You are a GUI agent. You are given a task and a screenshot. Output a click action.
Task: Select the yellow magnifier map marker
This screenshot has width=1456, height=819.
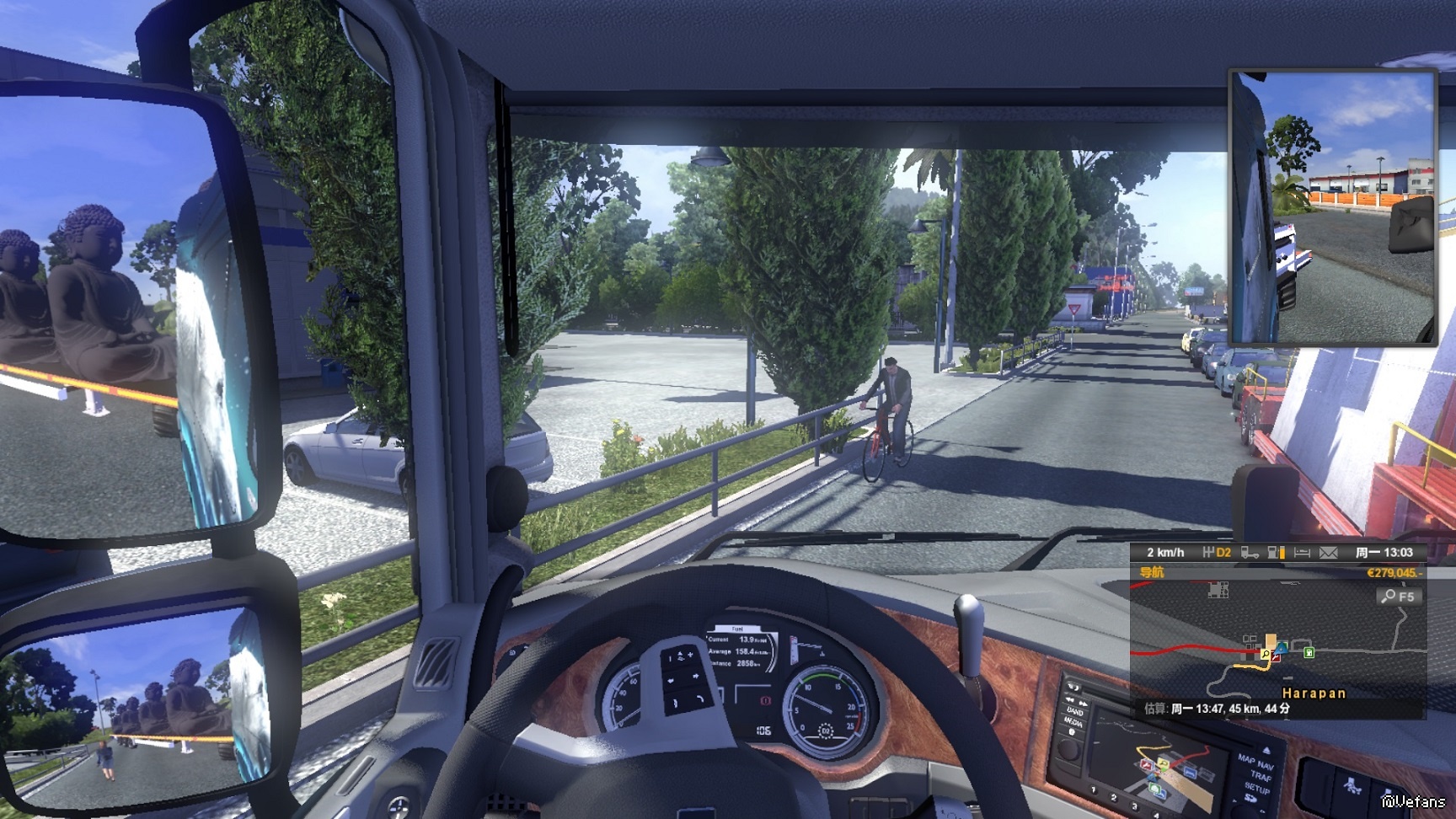pos(1265,654)
